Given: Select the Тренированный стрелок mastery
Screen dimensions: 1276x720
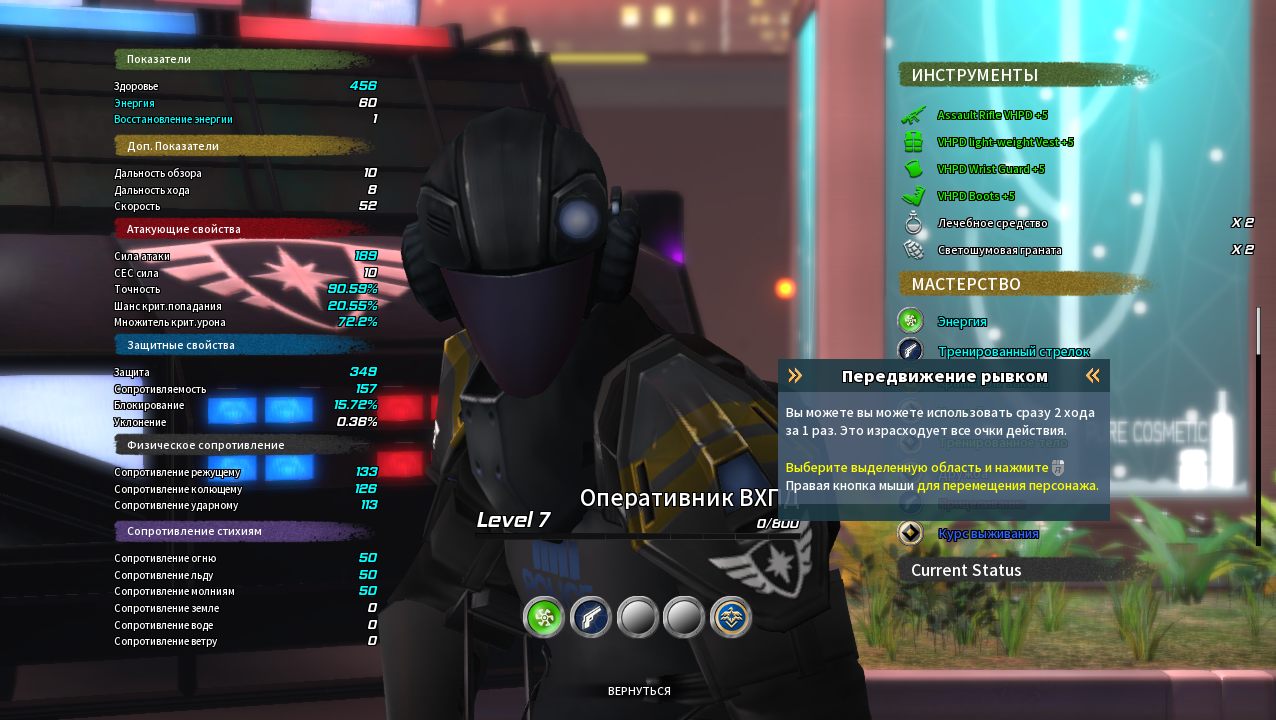Looking at the screenshot, I should 1012,351.
